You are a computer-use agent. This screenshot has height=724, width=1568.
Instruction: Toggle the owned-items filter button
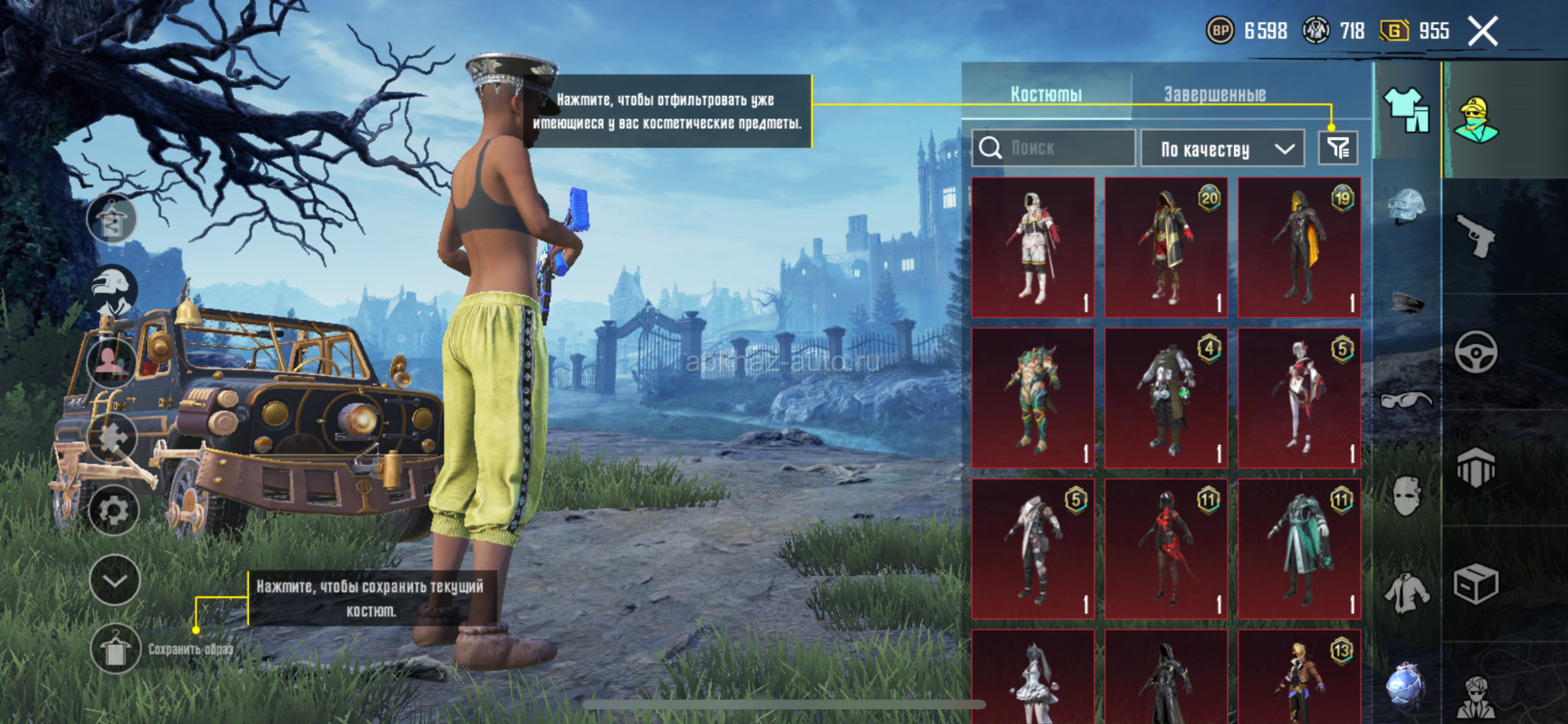click(1338, 148)
